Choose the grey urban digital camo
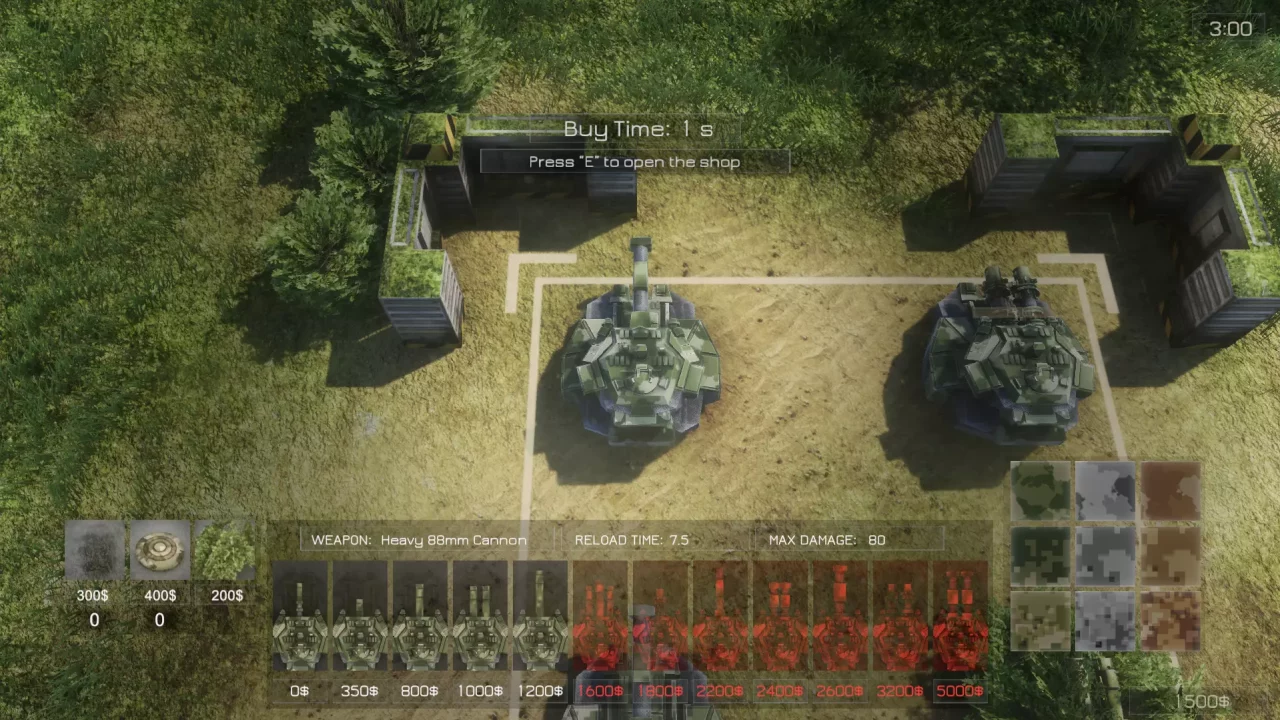Image resolution: width=1280 pixels, height=720 pixels. point(1105,553)
